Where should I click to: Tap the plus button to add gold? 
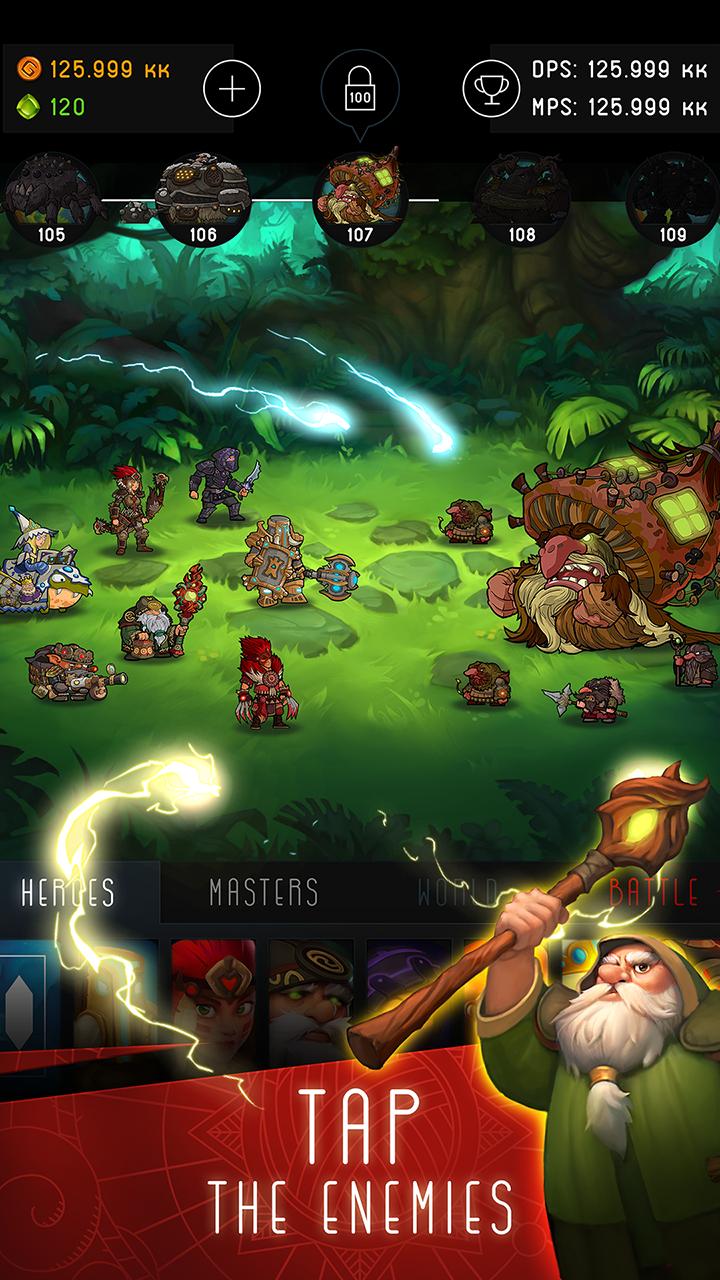point(232,89)
